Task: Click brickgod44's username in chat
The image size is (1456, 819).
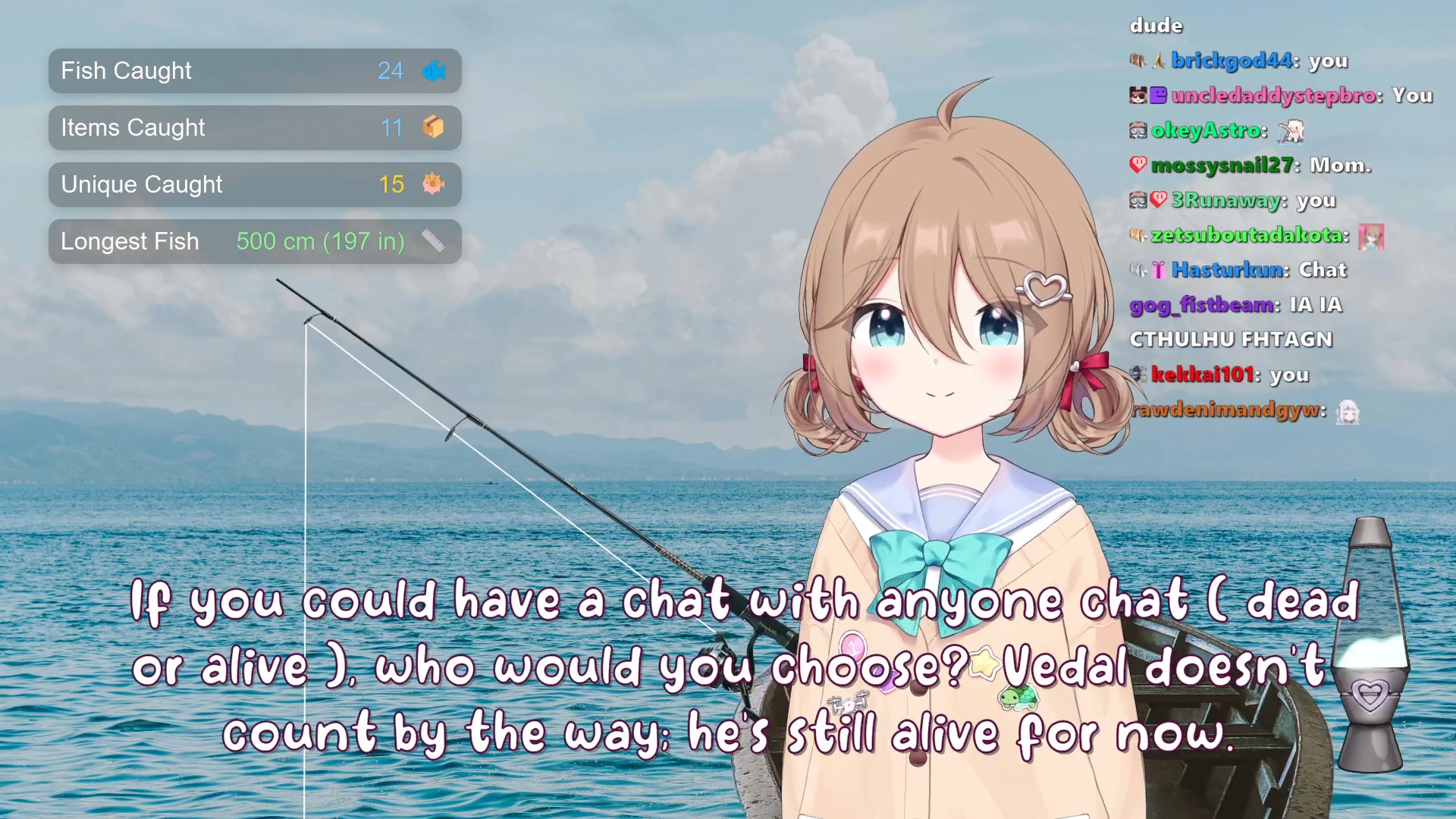Action: point(1234,61)
